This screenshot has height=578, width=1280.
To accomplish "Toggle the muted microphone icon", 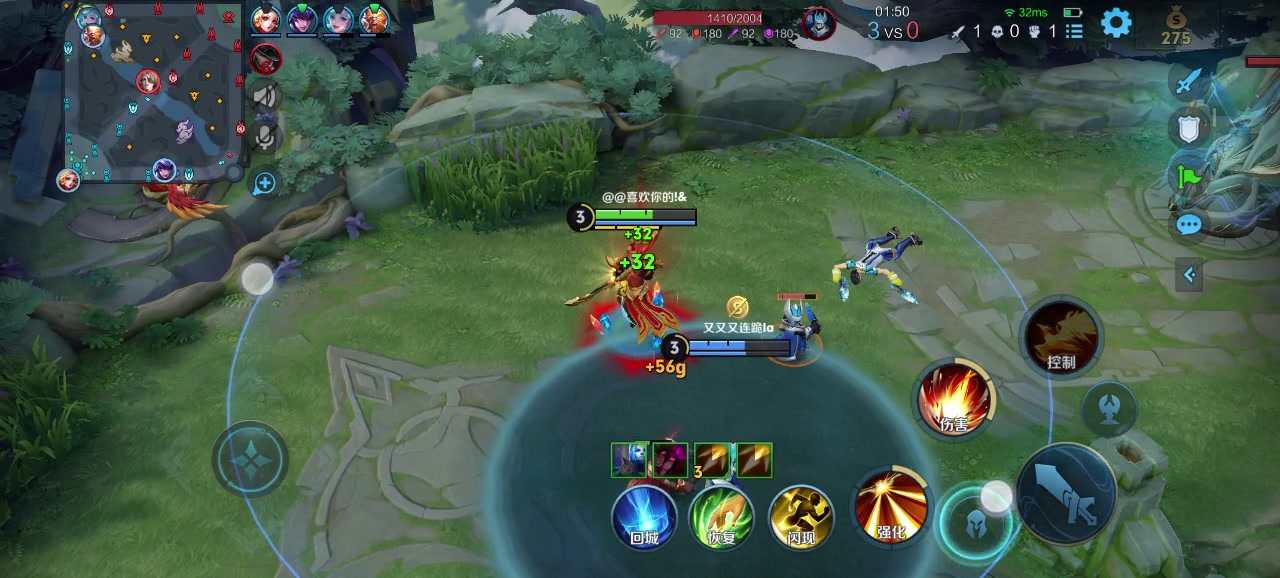I will coord(265,135).
